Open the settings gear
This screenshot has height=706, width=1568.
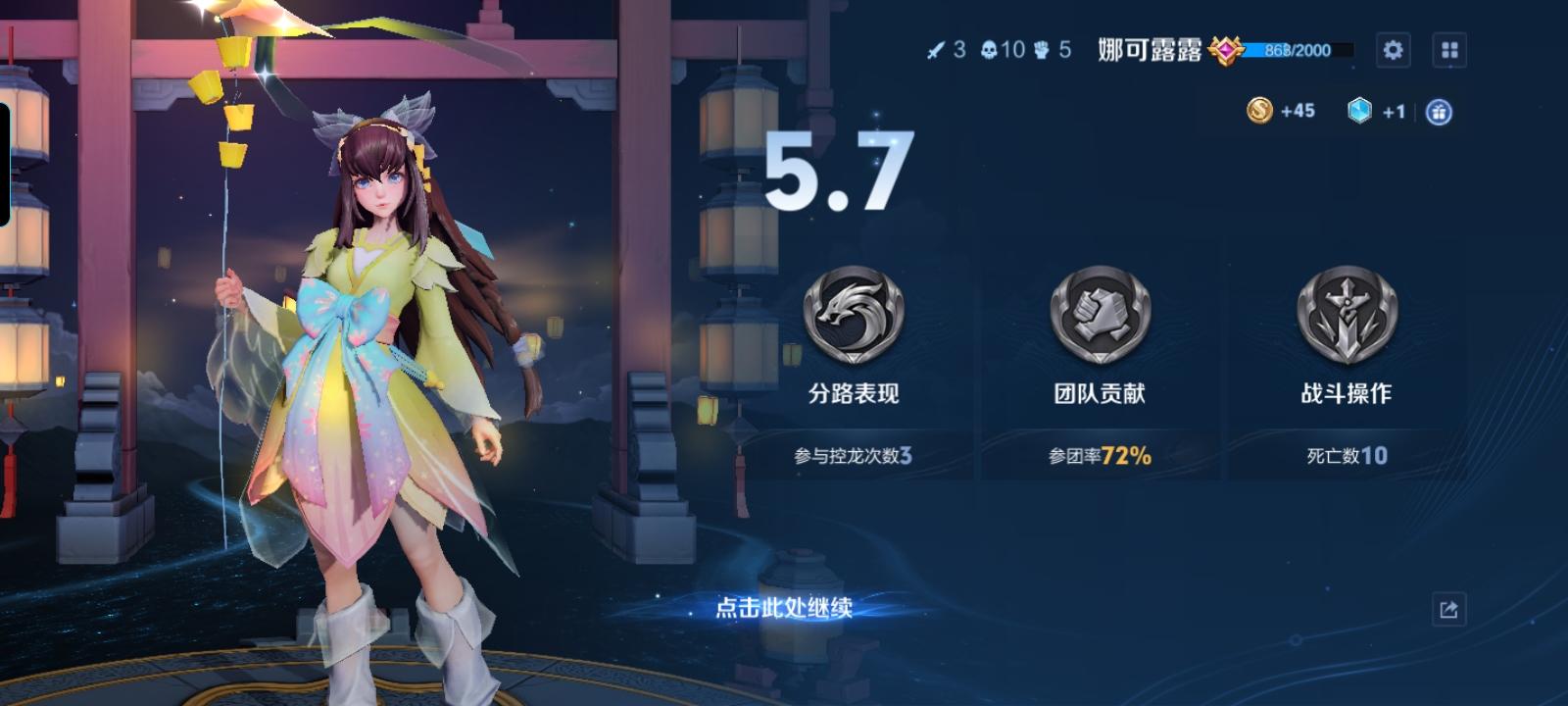[x=1393, y=50]
